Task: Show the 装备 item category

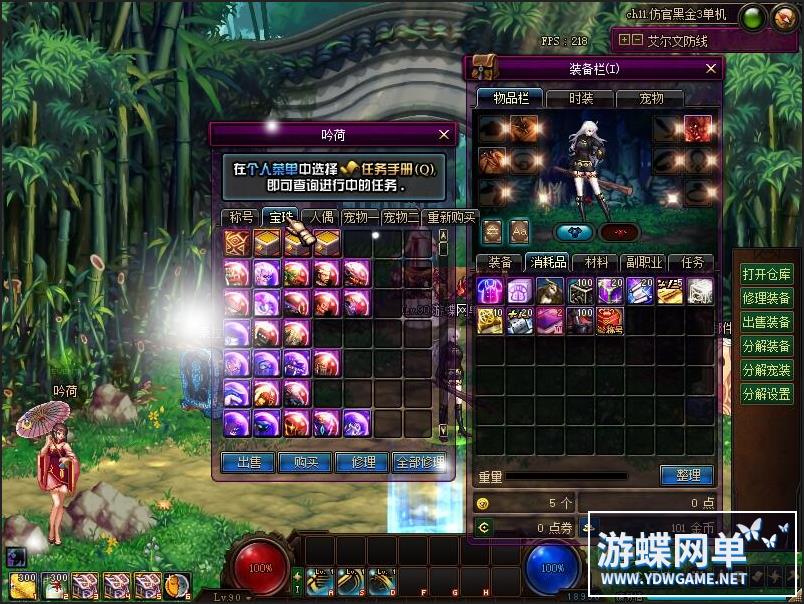Action: (x=499, y=262)
